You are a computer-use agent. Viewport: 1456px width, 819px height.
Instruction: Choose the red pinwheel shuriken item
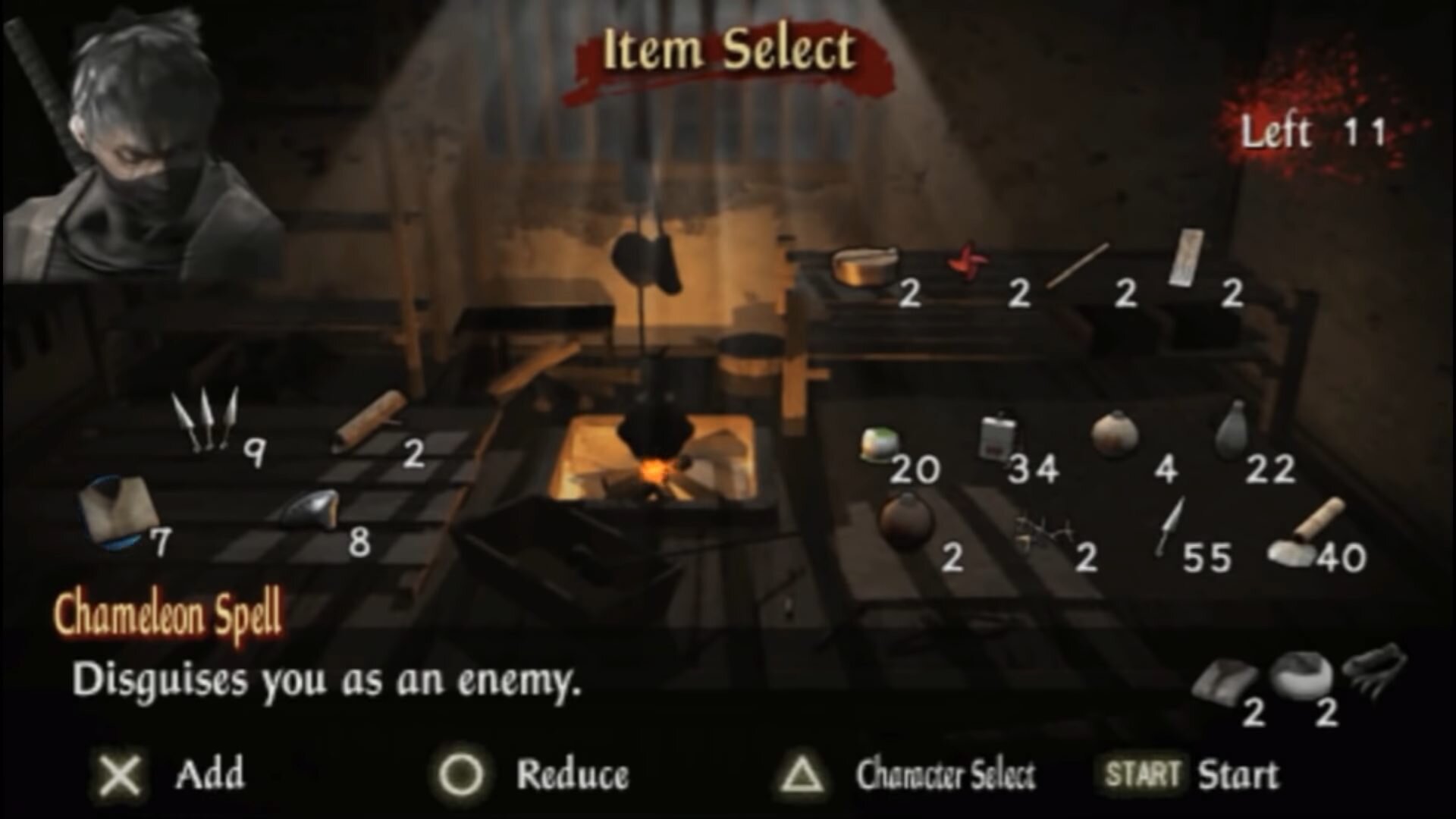click(x=966, y=263)
